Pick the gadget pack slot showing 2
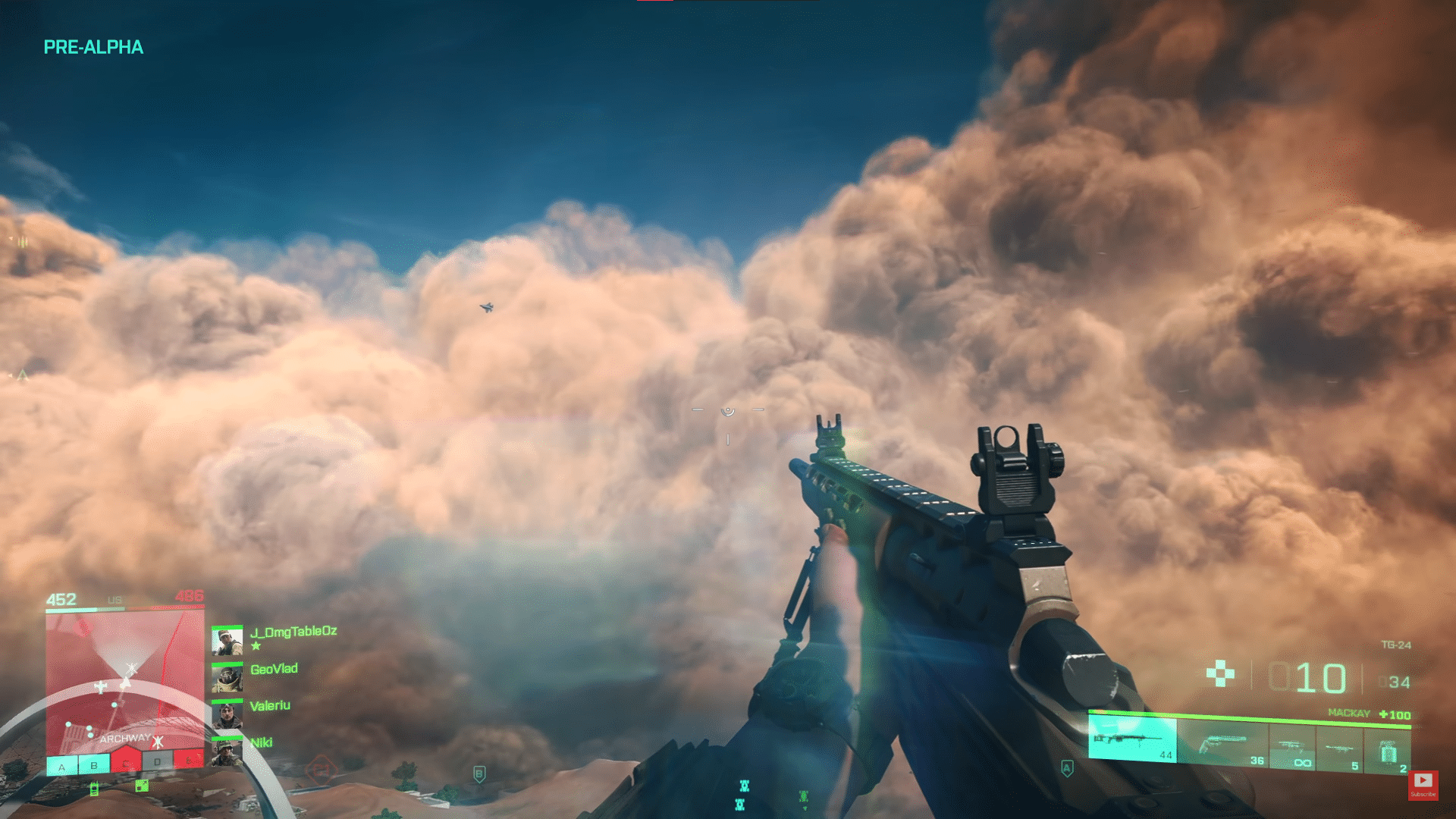 pyautogui.click(x=1388, y=753)
